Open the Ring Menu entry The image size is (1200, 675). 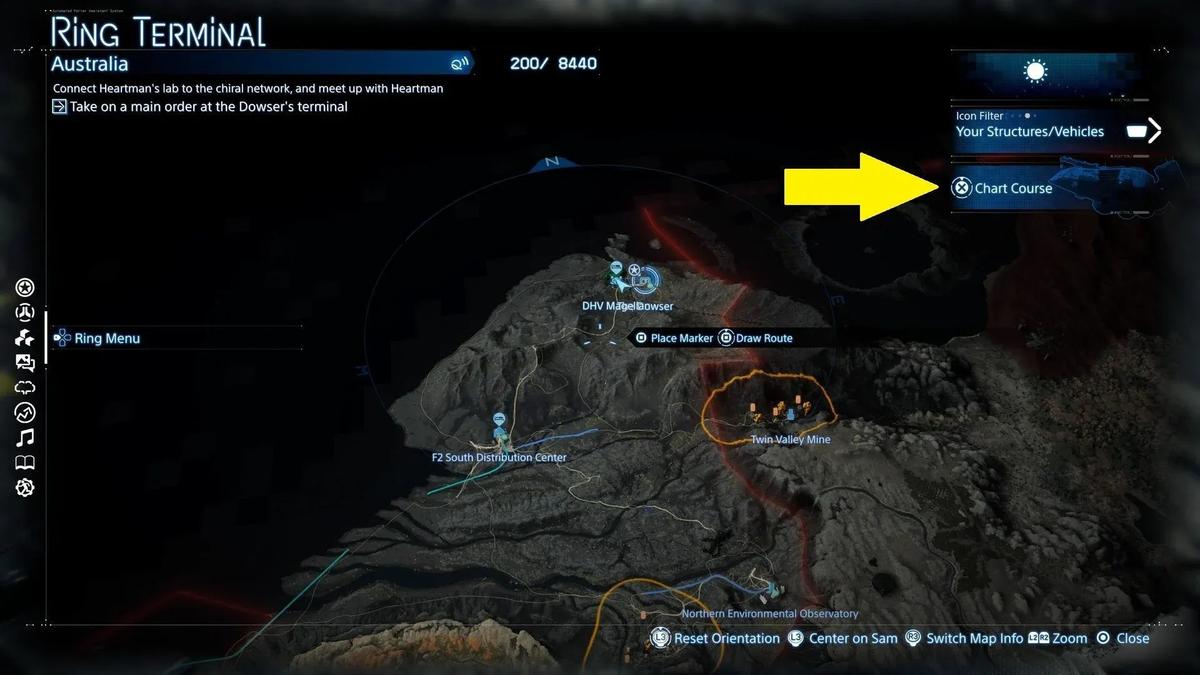[107, 338]
